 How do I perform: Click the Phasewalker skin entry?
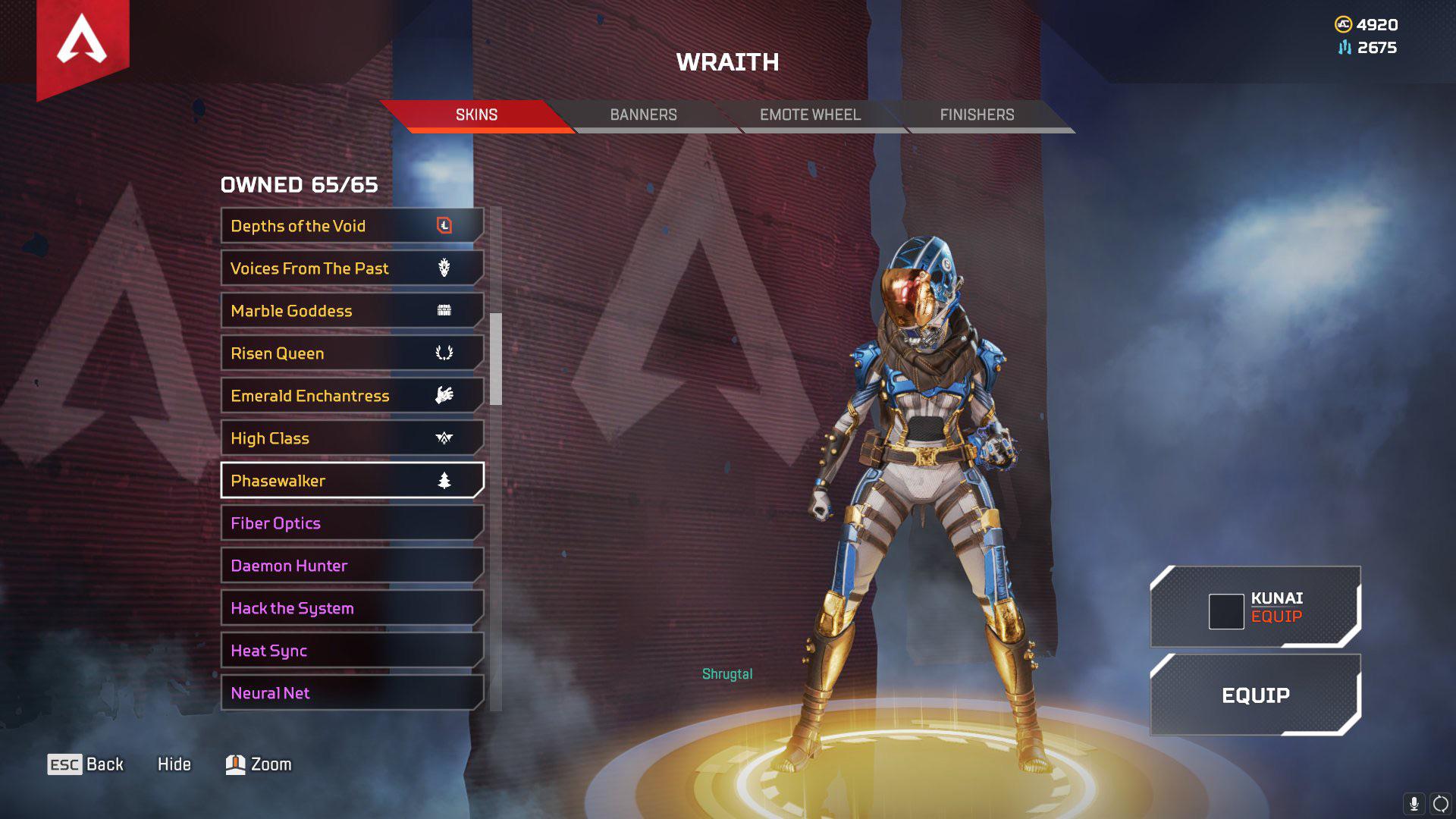[x=352, y=481]
